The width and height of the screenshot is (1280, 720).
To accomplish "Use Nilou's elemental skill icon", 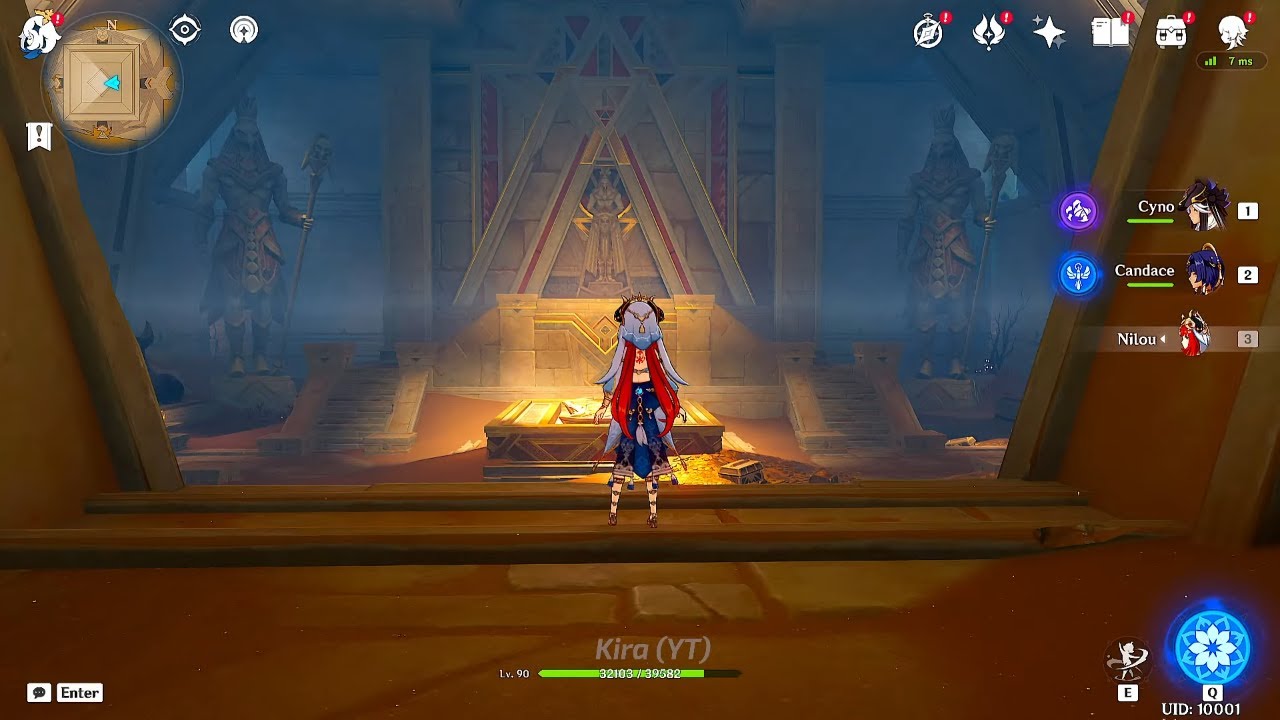I will tap(1127, 660).
